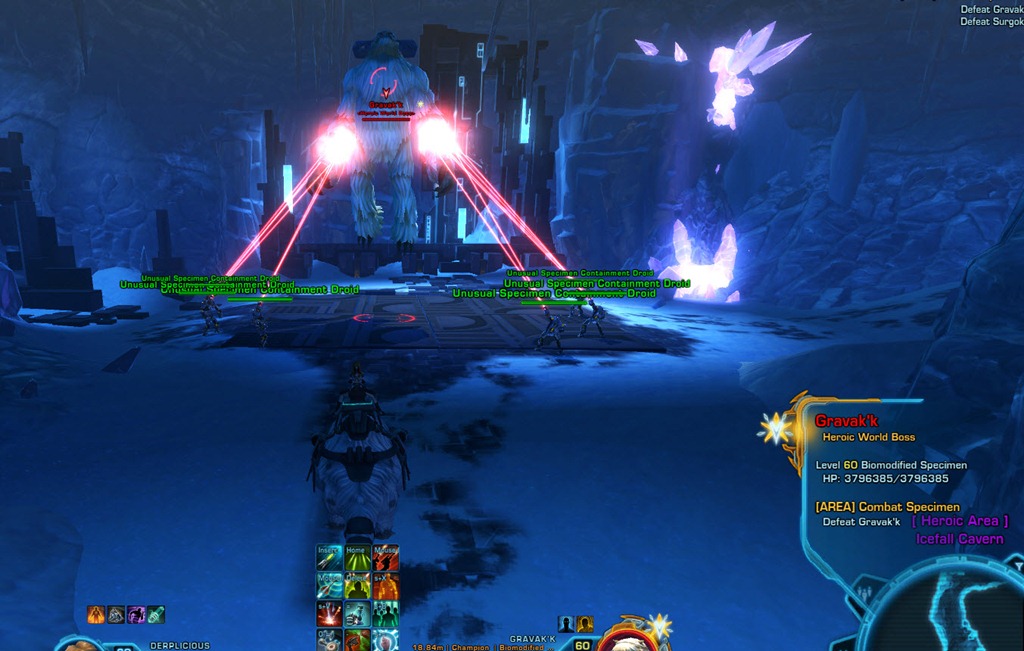Image resolution: width=1024 pixels, height=651 pixels.
Task: Select the Combat Specimen area quest tracker entry
Action: tap(887, 507)
